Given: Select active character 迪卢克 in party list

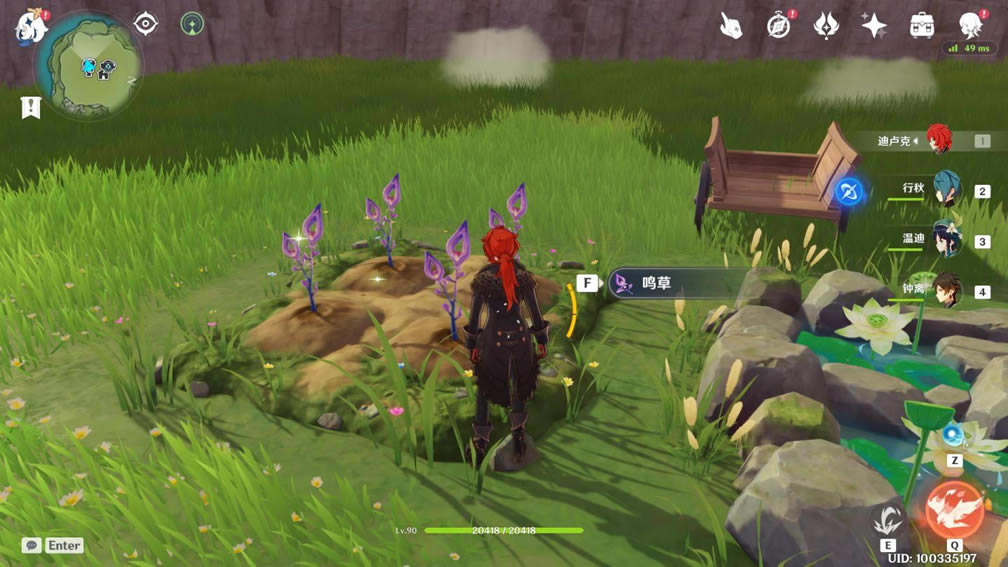Looking at the screenshot, I should (x=938, y=141).
